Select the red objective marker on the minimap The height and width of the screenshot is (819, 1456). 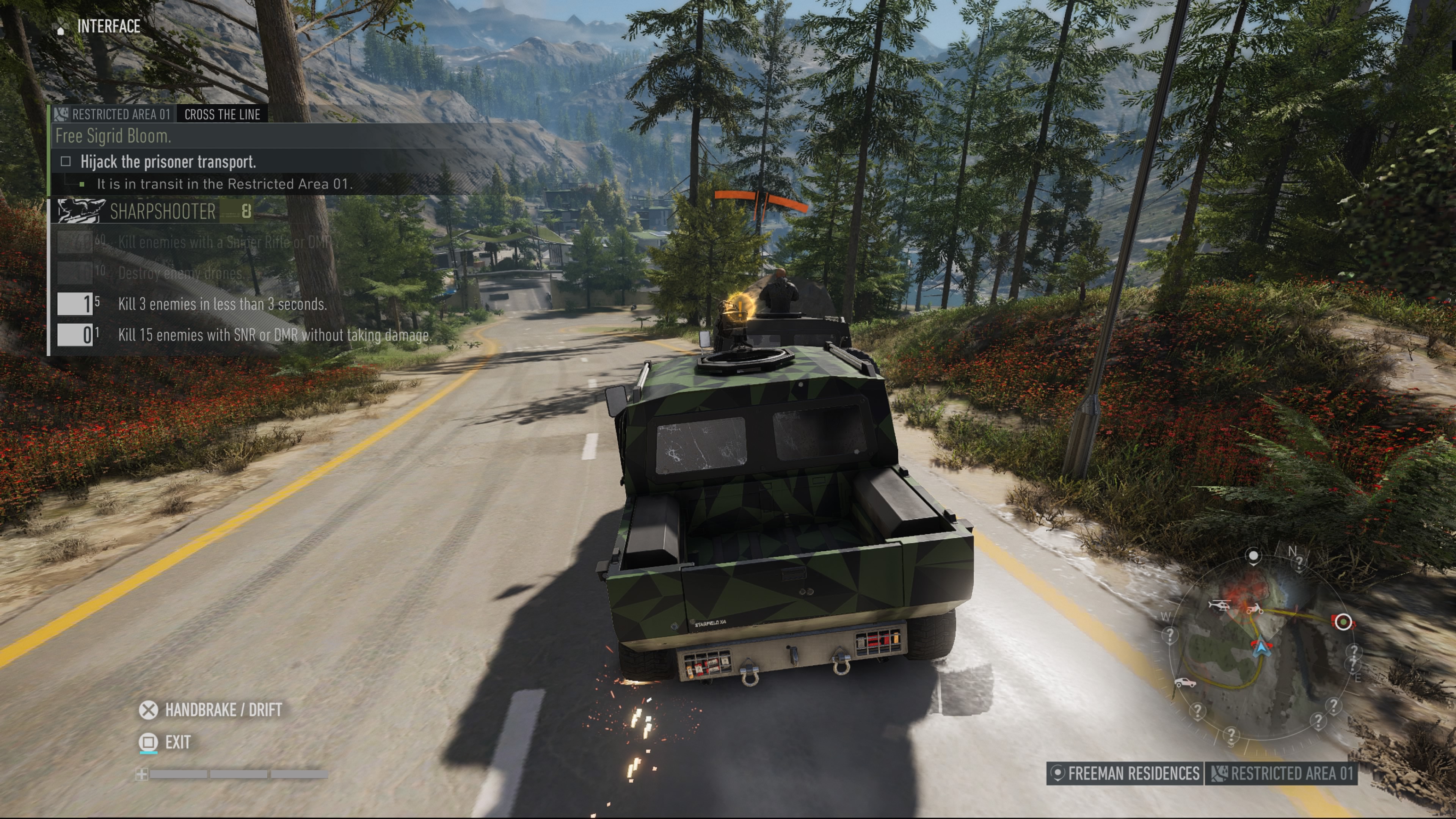[x=1343, y=622]
